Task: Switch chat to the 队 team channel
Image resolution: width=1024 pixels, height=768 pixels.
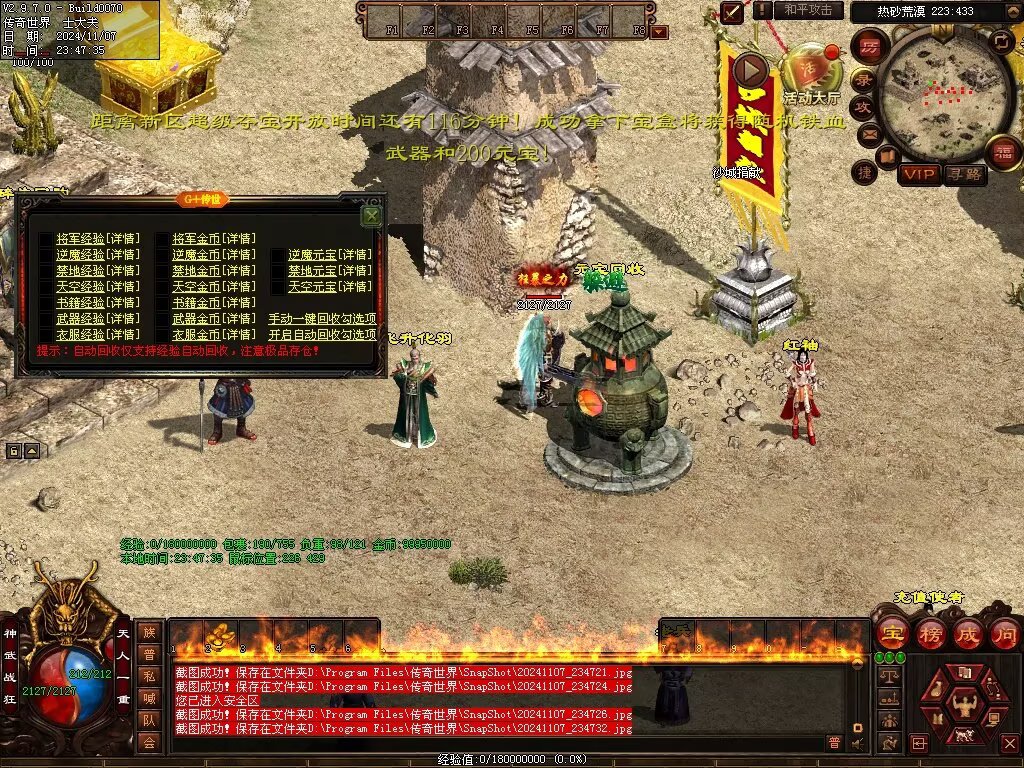Action: (149, 719)
